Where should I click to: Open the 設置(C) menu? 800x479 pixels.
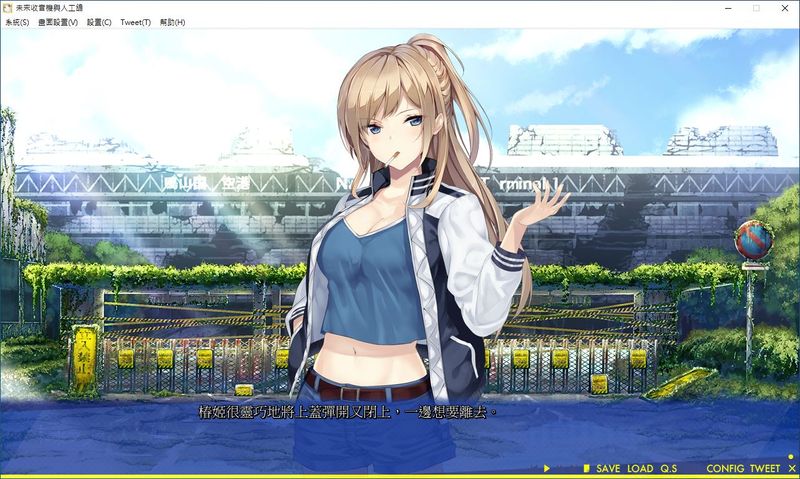[99, 22]
